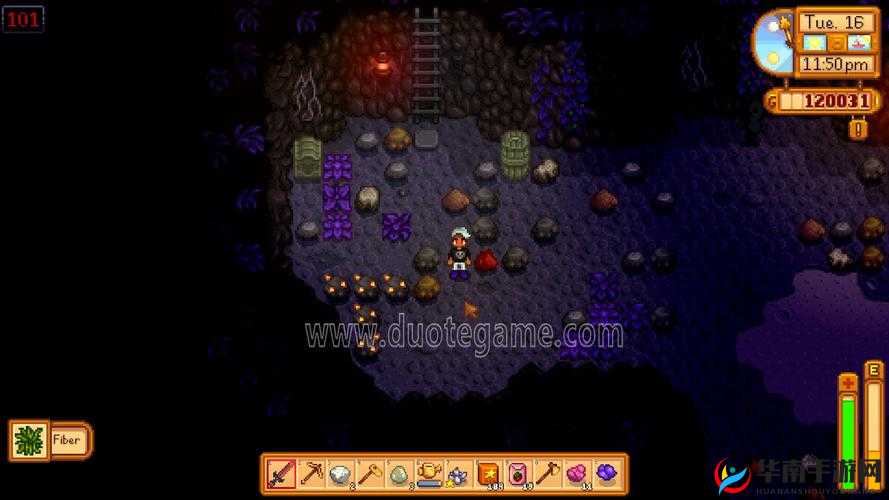Equip the golden watering can
Image resolution: width=889 pixels, height=500 pixels.
pos(429,473)
